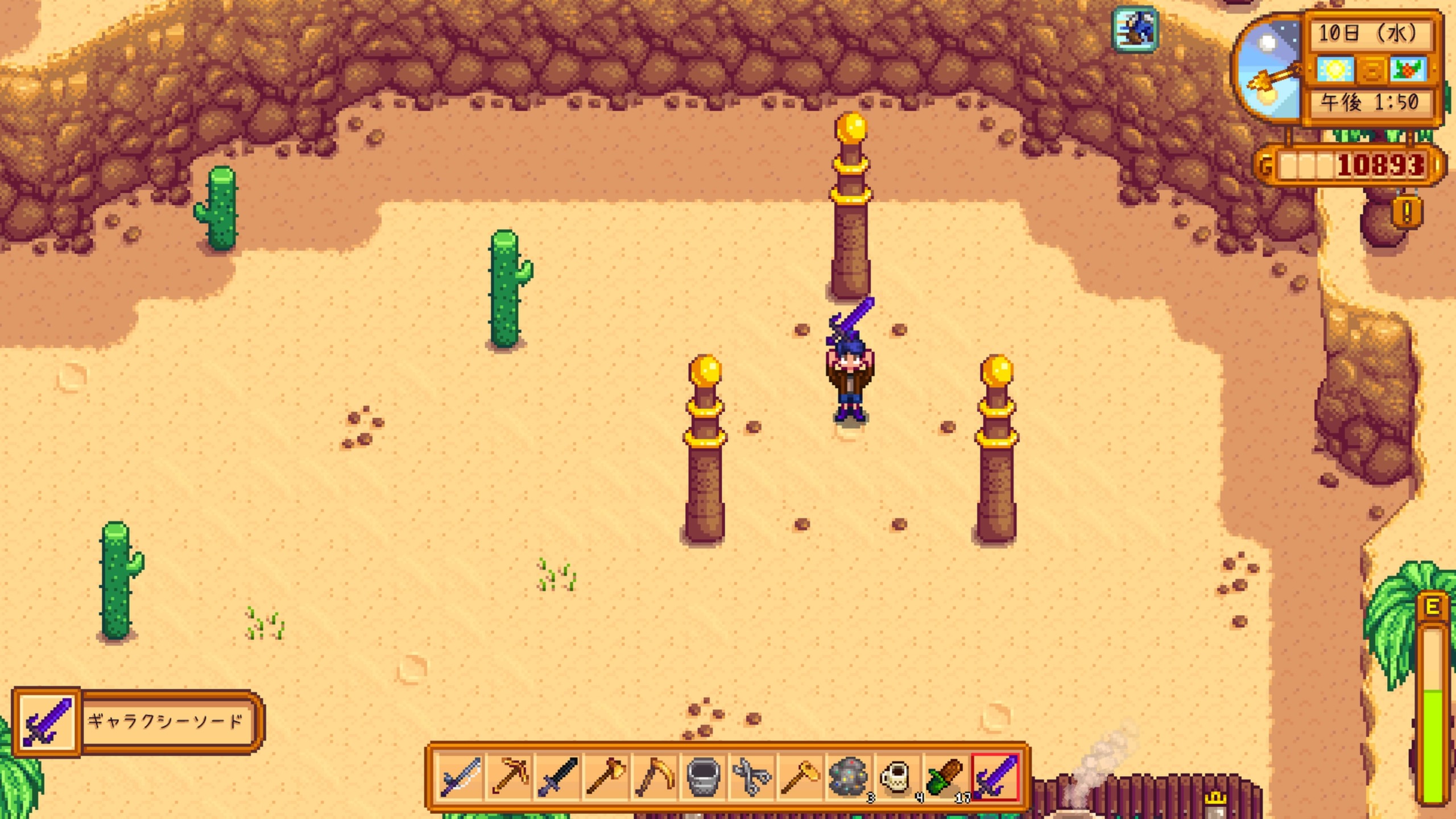Open the quest journal exclamation icon
1456x819 pixels.
[1407, 213]
